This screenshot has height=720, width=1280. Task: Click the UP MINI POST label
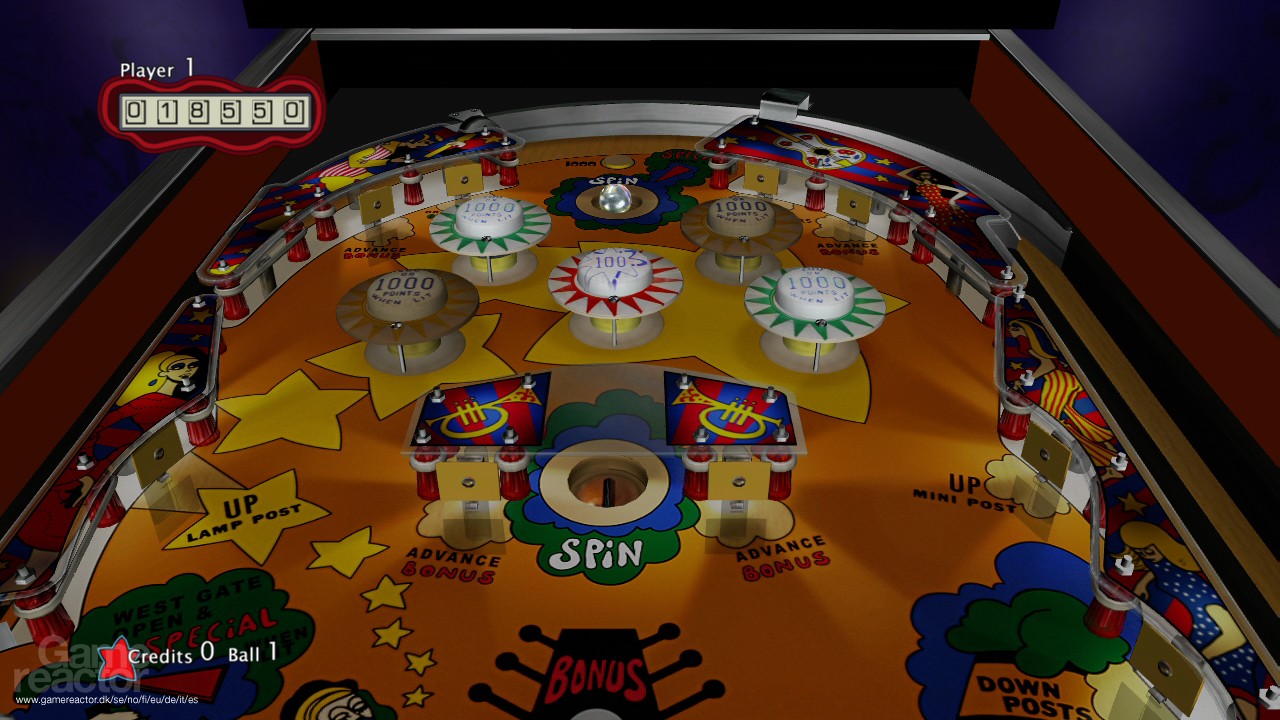[964, 489]
